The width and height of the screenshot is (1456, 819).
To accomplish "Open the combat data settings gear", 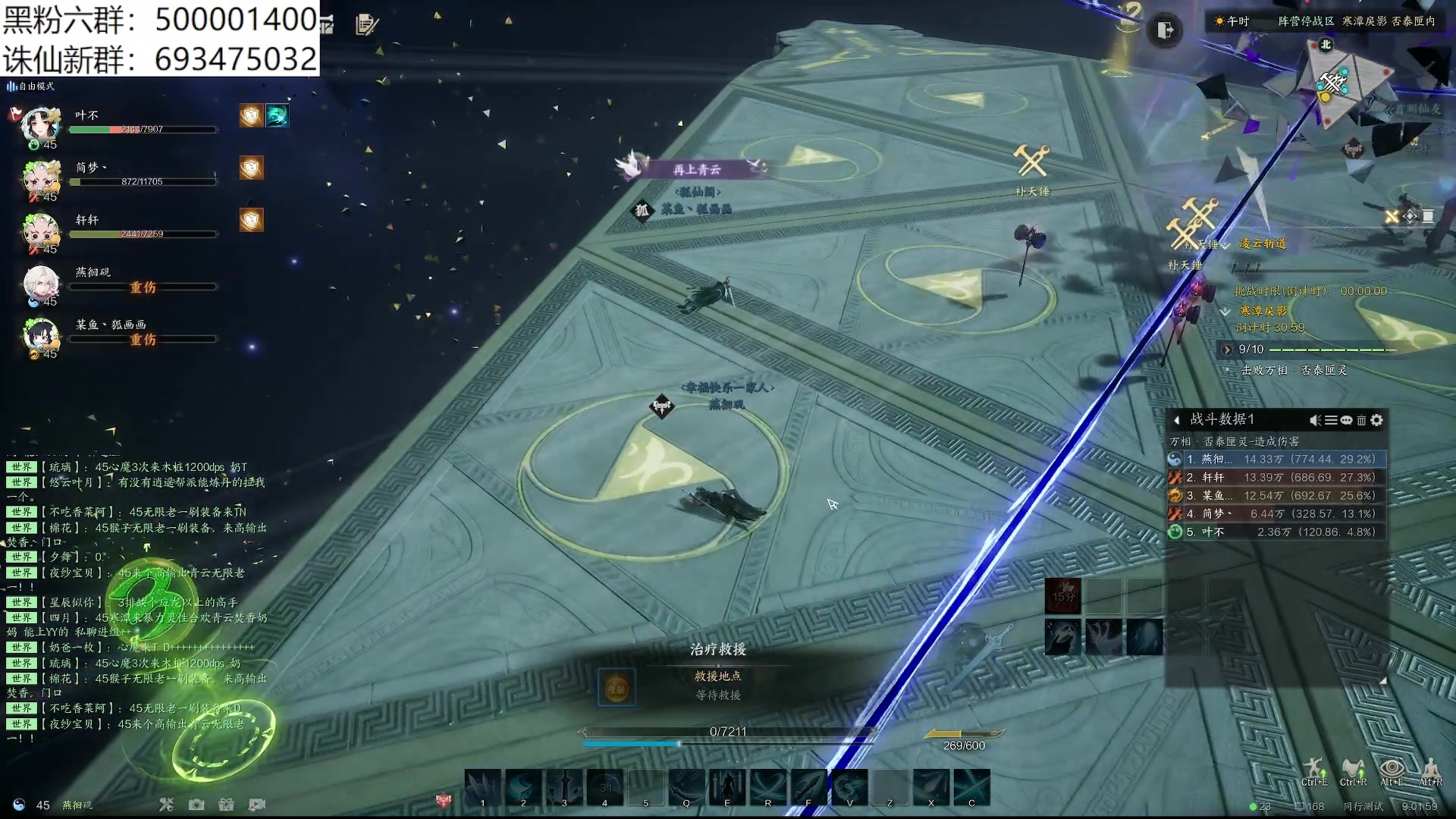I will tap(1377, 420).
